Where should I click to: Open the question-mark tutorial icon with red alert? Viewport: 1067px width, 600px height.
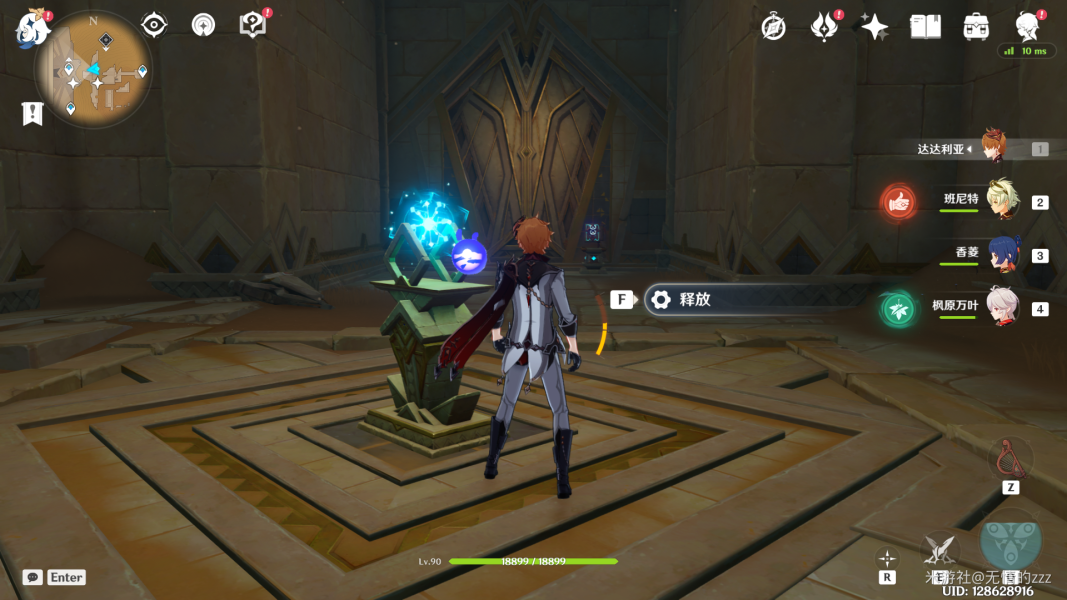253,24
